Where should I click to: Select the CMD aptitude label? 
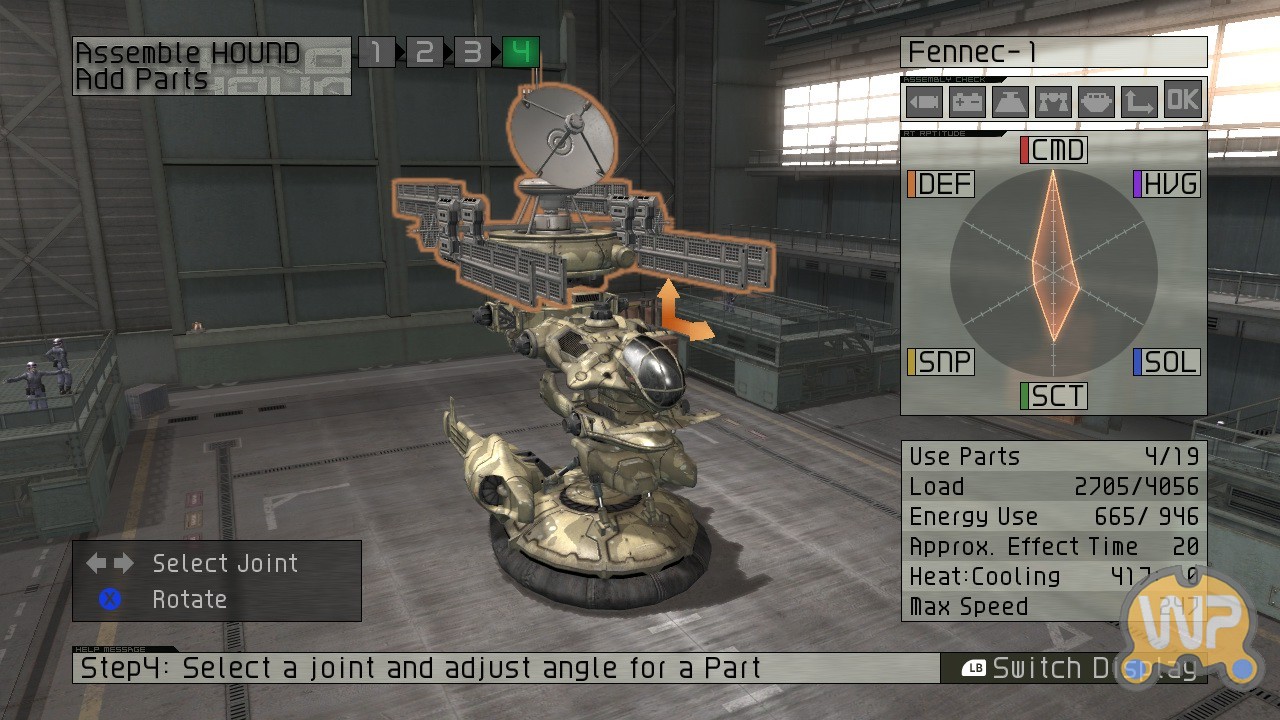pyautogui.click(x=1054, y=150)
